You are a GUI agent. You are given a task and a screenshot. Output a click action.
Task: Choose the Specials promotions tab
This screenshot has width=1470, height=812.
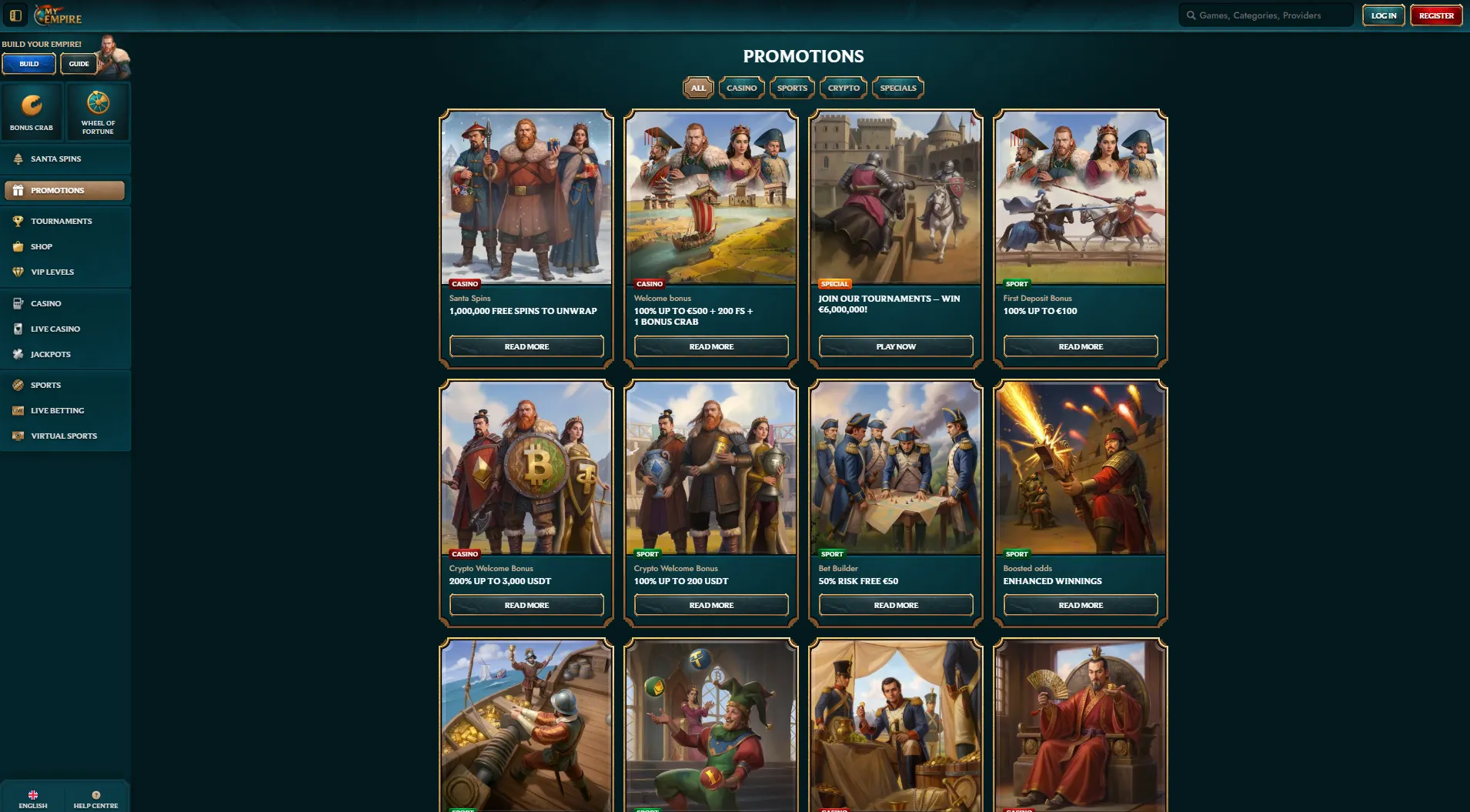click(897, 88)
